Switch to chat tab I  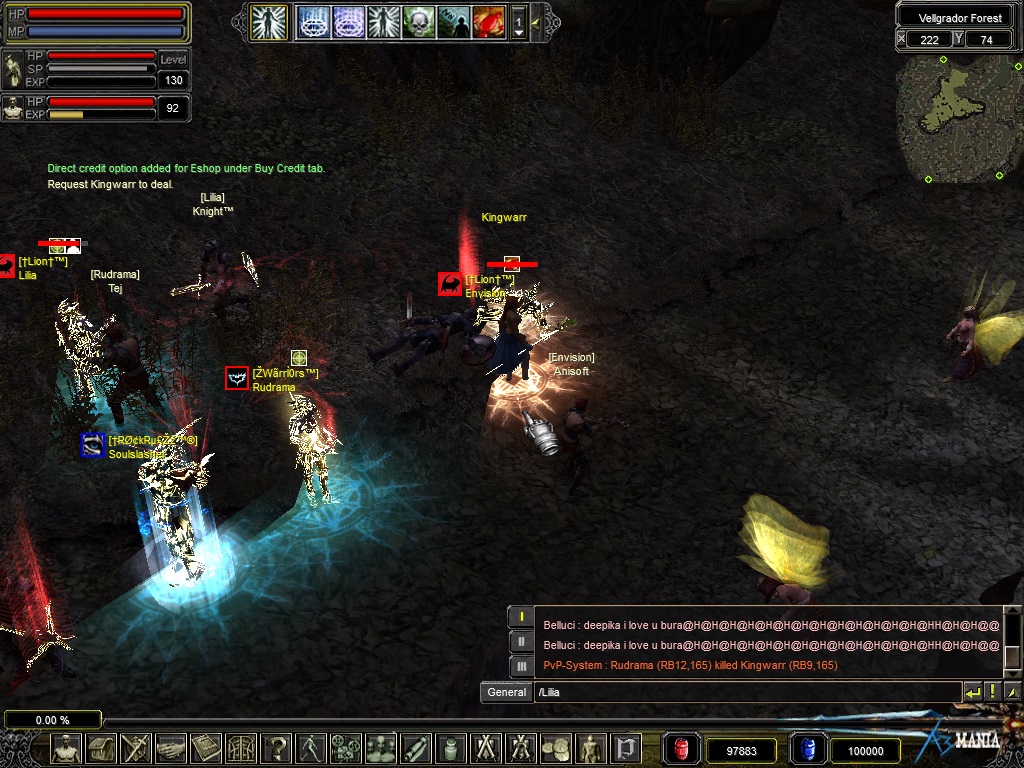[520, 617]
